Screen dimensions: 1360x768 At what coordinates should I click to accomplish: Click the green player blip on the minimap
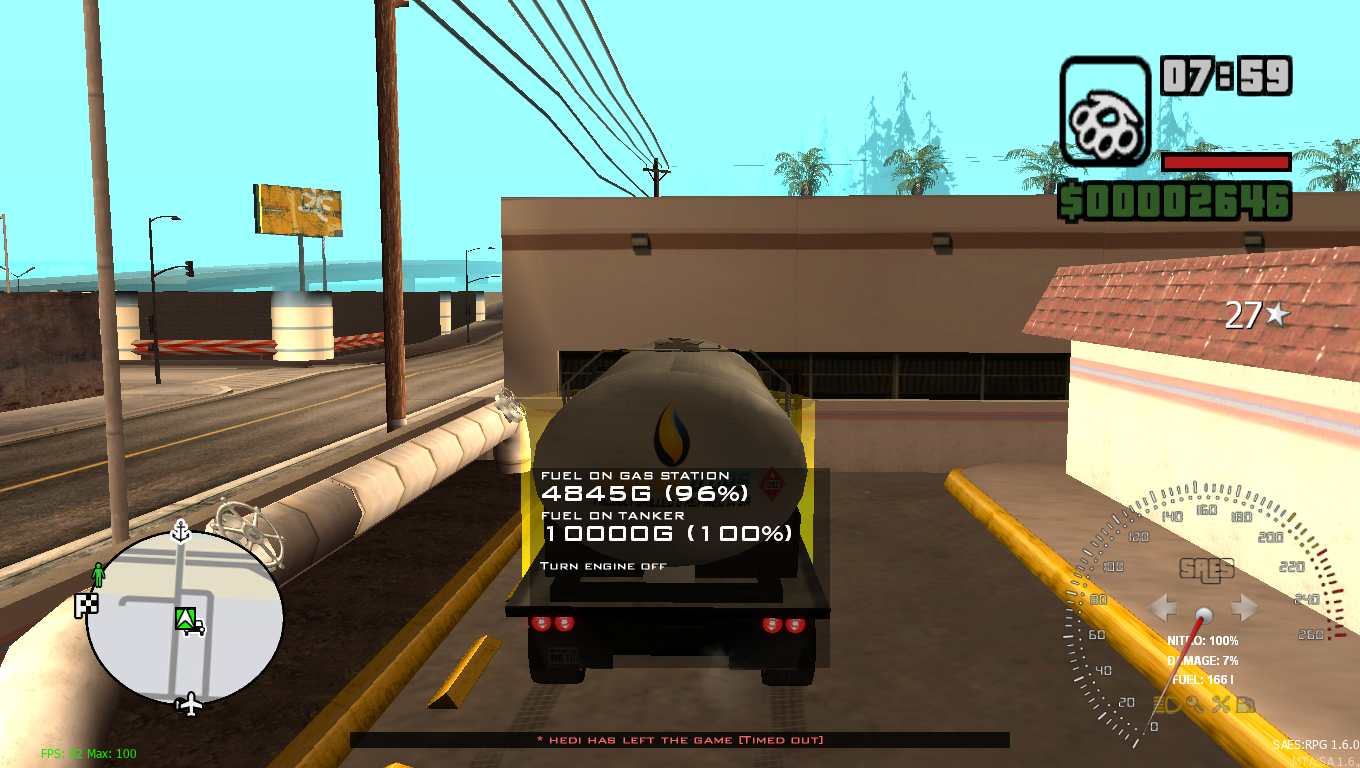click(99, 573)
